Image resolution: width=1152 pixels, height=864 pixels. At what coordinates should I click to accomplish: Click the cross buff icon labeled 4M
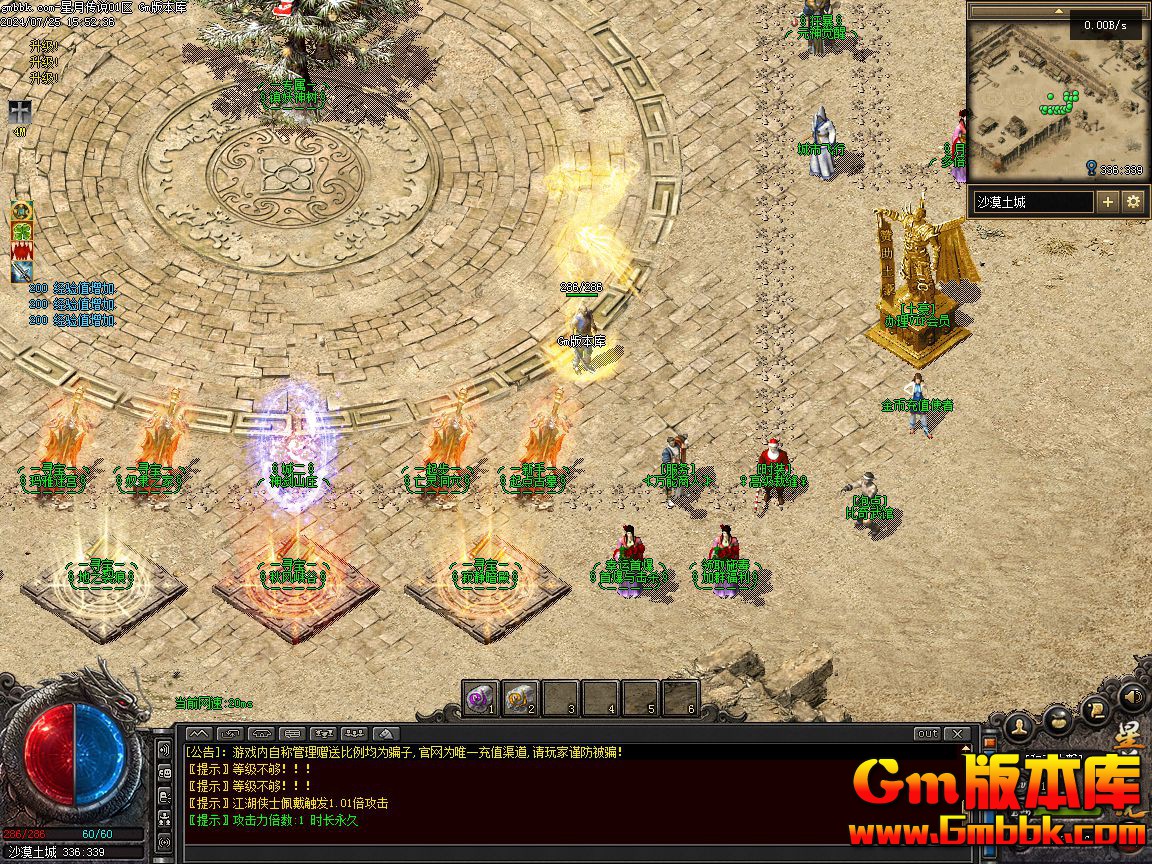pos(20,111)
